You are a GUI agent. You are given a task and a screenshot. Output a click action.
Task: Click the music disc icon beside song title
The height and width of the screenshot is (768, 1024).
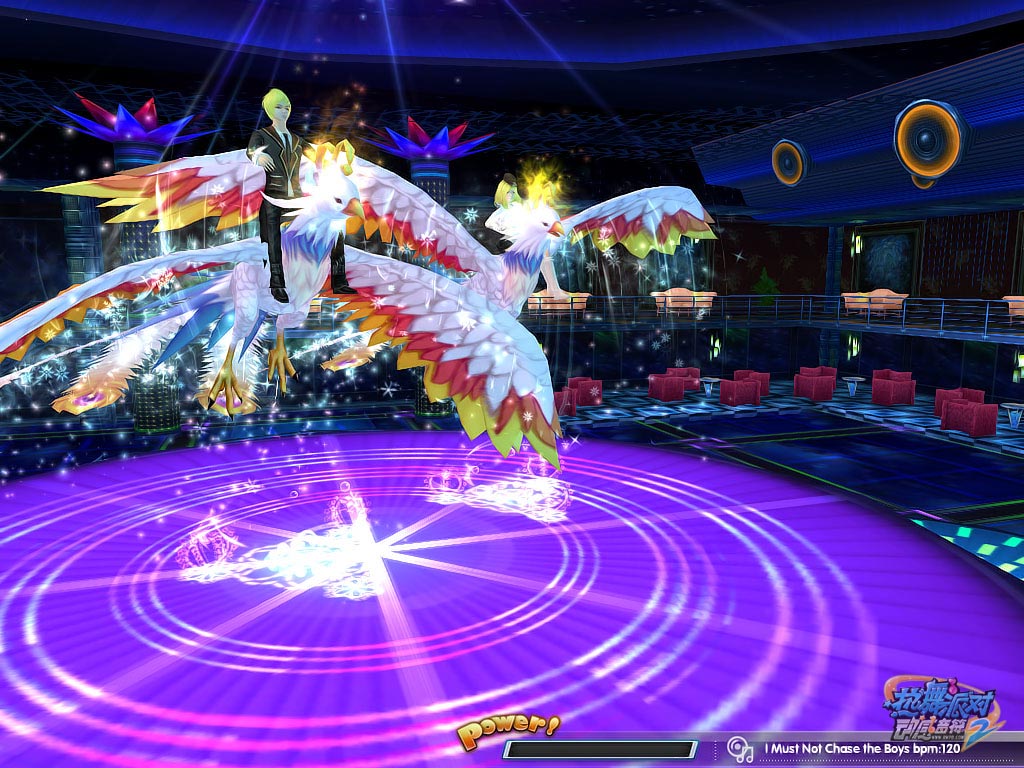click(739, 748)
